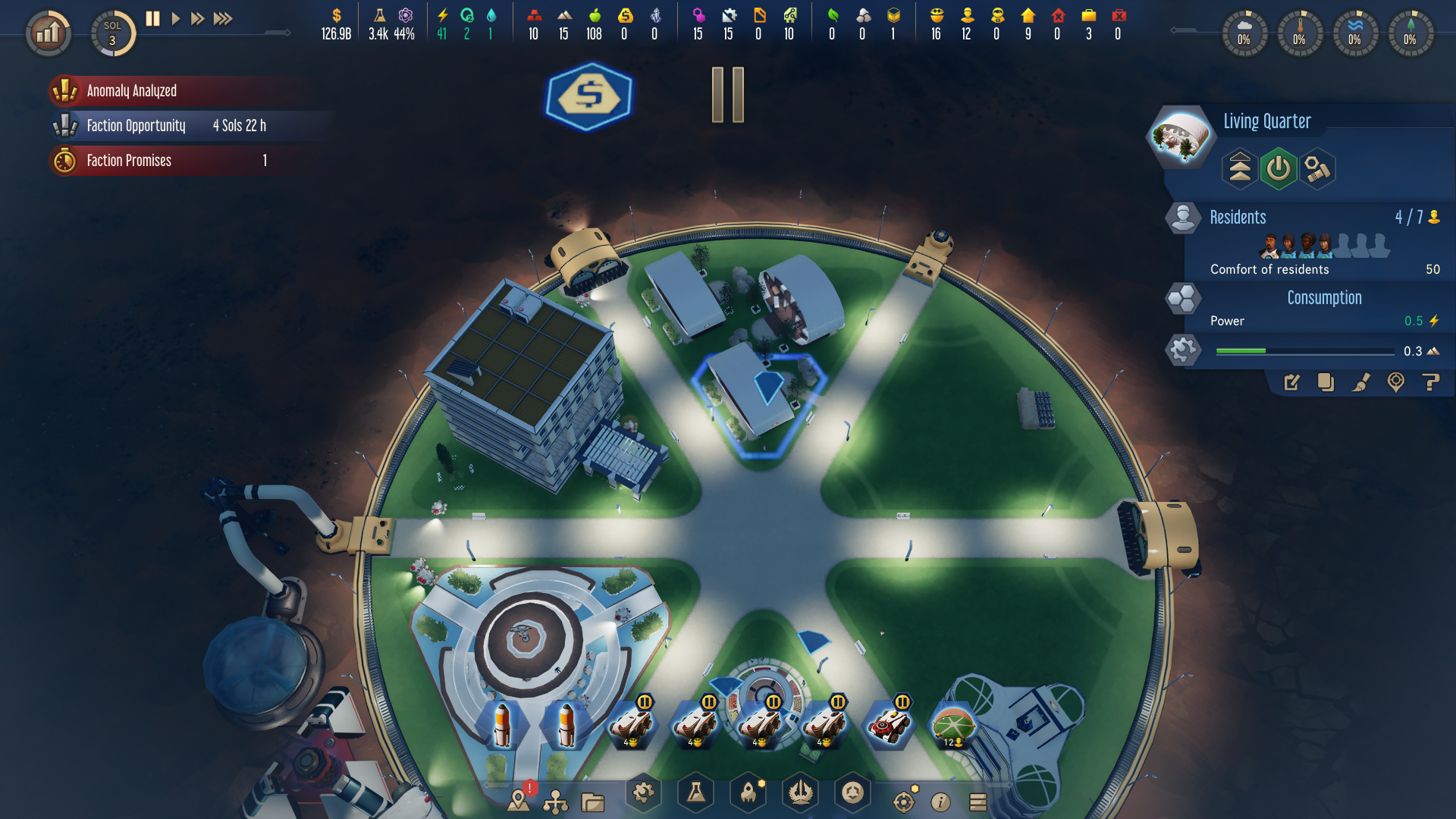Click the map pin icon with red notification
1456x819 pixels.
pyautogui.click(x=519, y=800)
